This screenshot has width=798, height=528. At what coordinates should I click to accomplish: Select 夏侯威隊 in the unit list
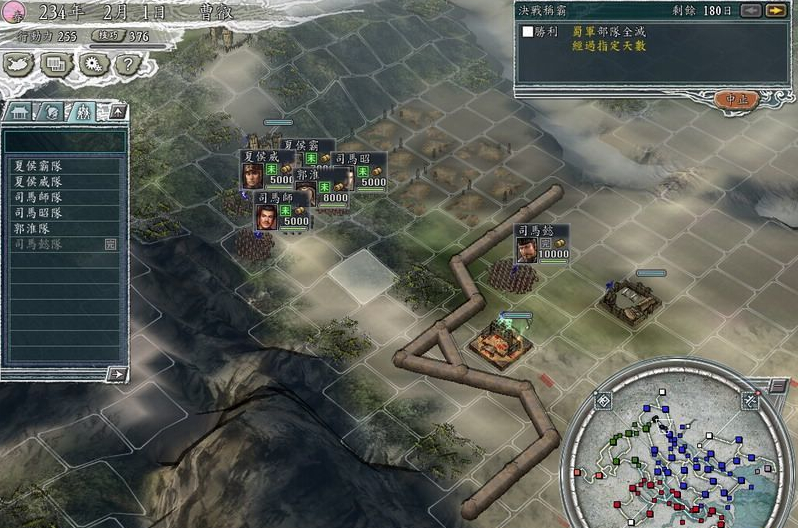(x=38, y=182)
